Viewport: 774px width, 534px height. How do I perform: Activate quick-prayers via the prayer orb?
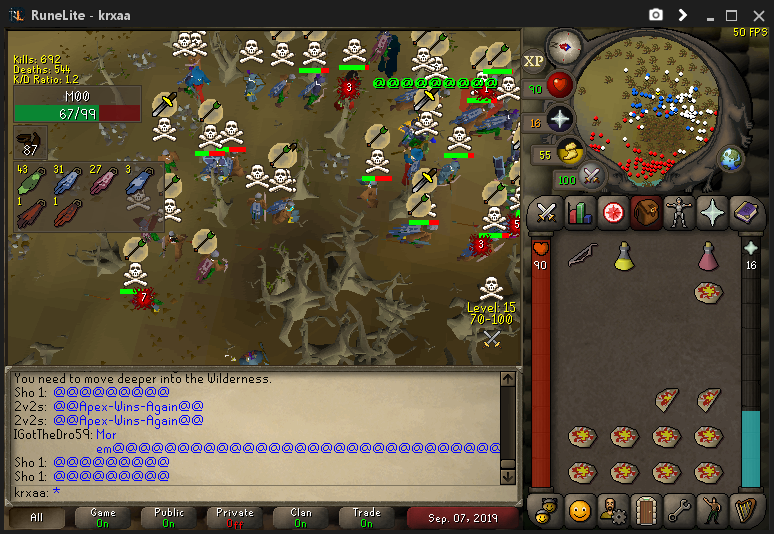point(559,119)
